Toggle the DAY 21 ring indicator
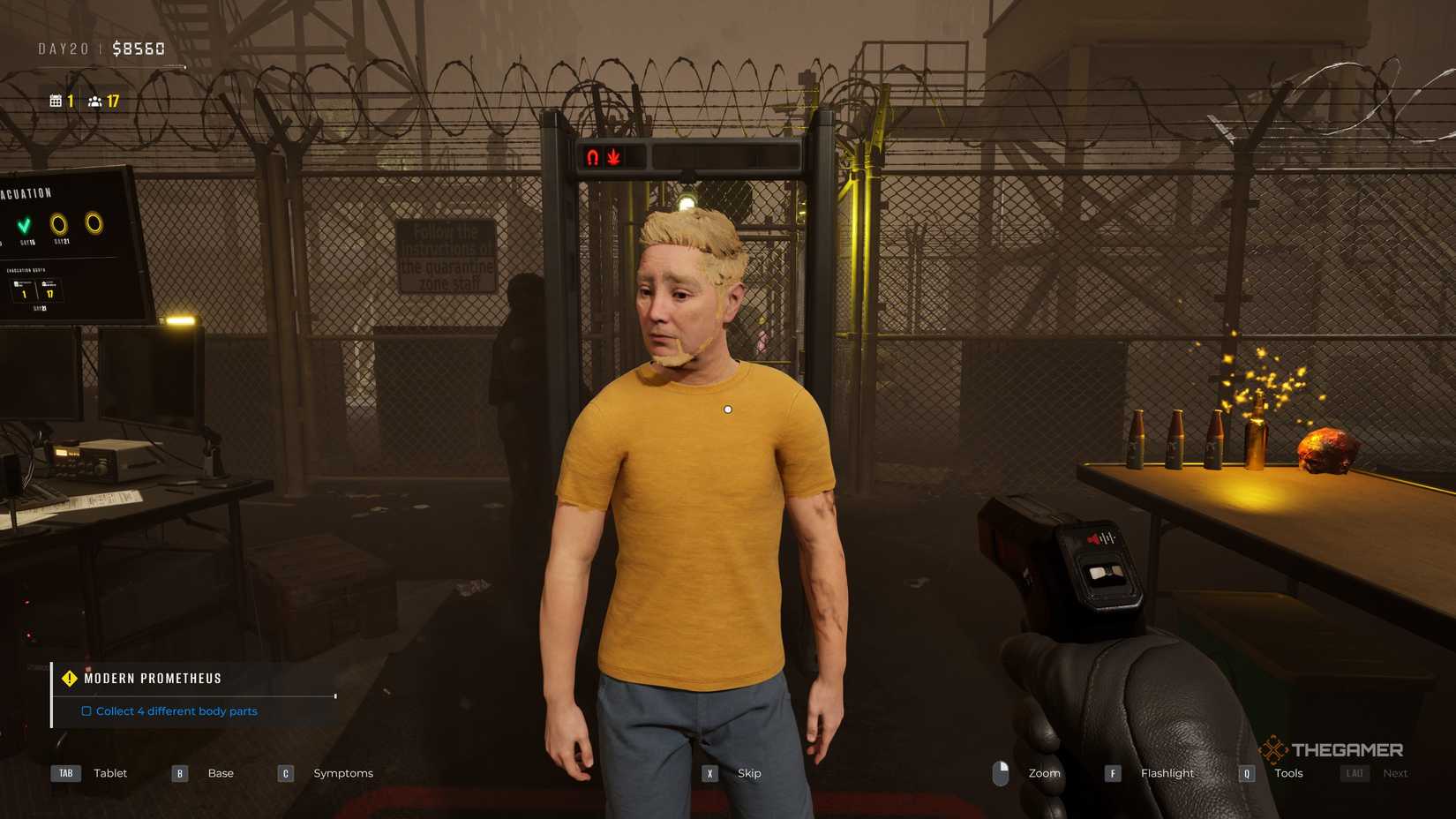The image size is (1456, 819). (58, 223)
